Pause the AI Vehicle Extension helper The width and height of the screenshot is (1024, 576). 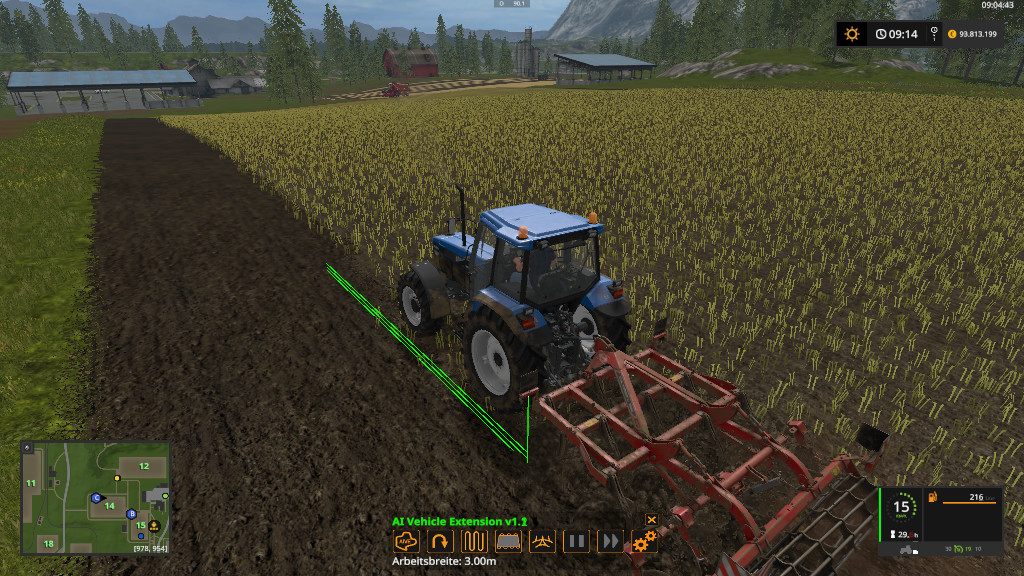[x=576, y=542]
